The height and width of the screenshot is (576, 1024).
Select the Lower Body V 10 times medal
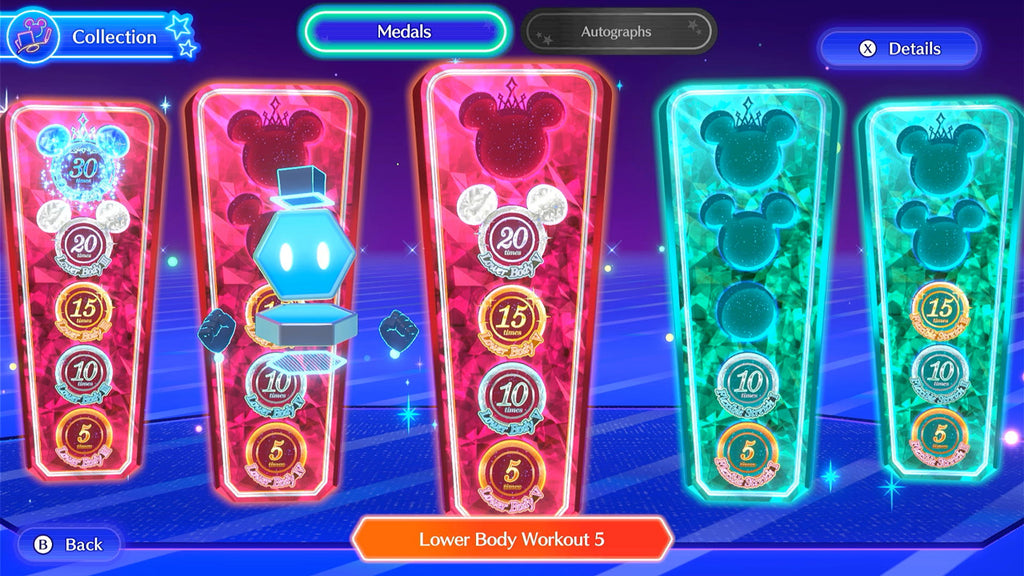click(511, 395)
